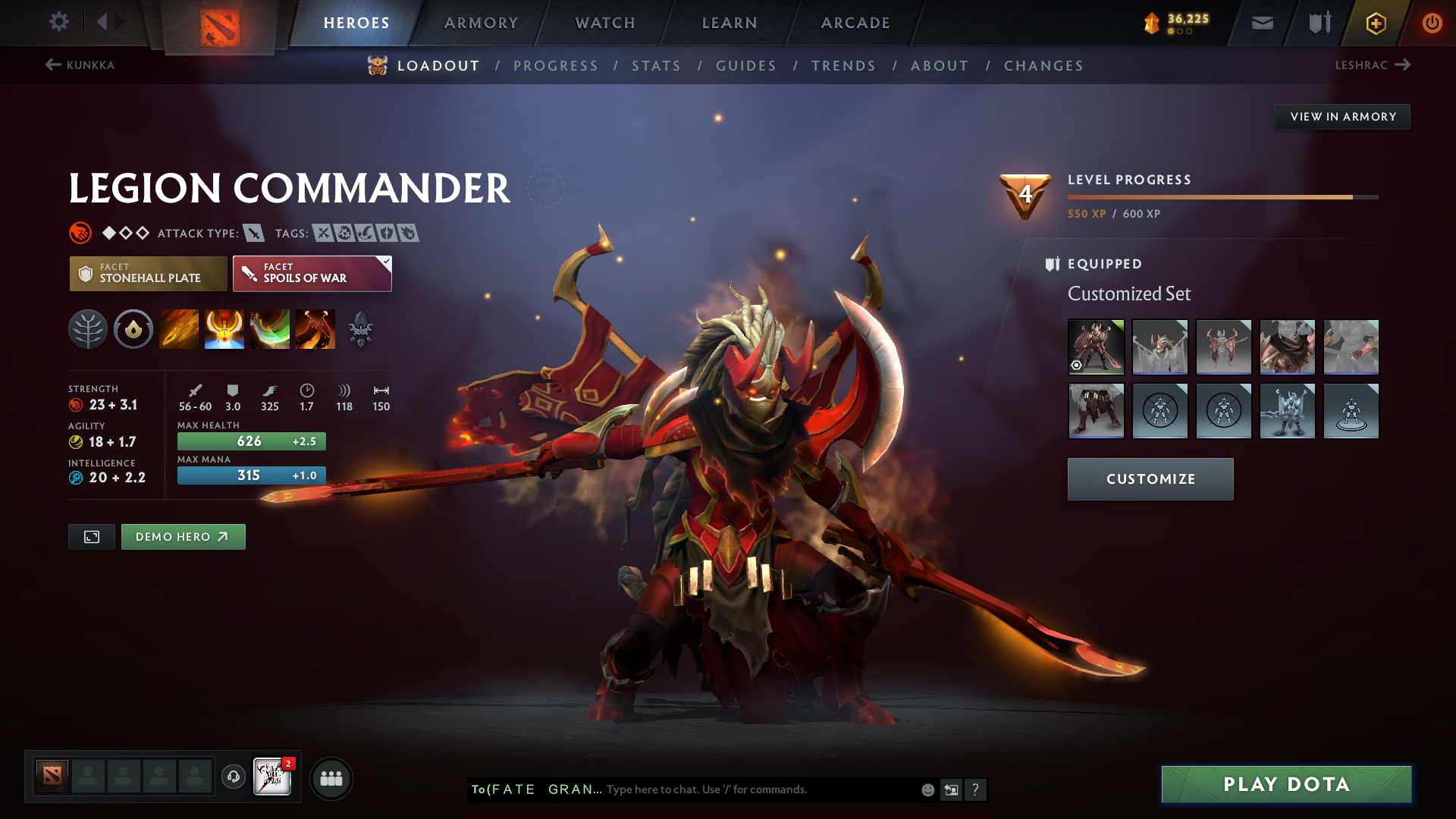Open the emoticon picker in chat bar
The height and width of the screenshot is (819, 1456).
pos(927,789)
